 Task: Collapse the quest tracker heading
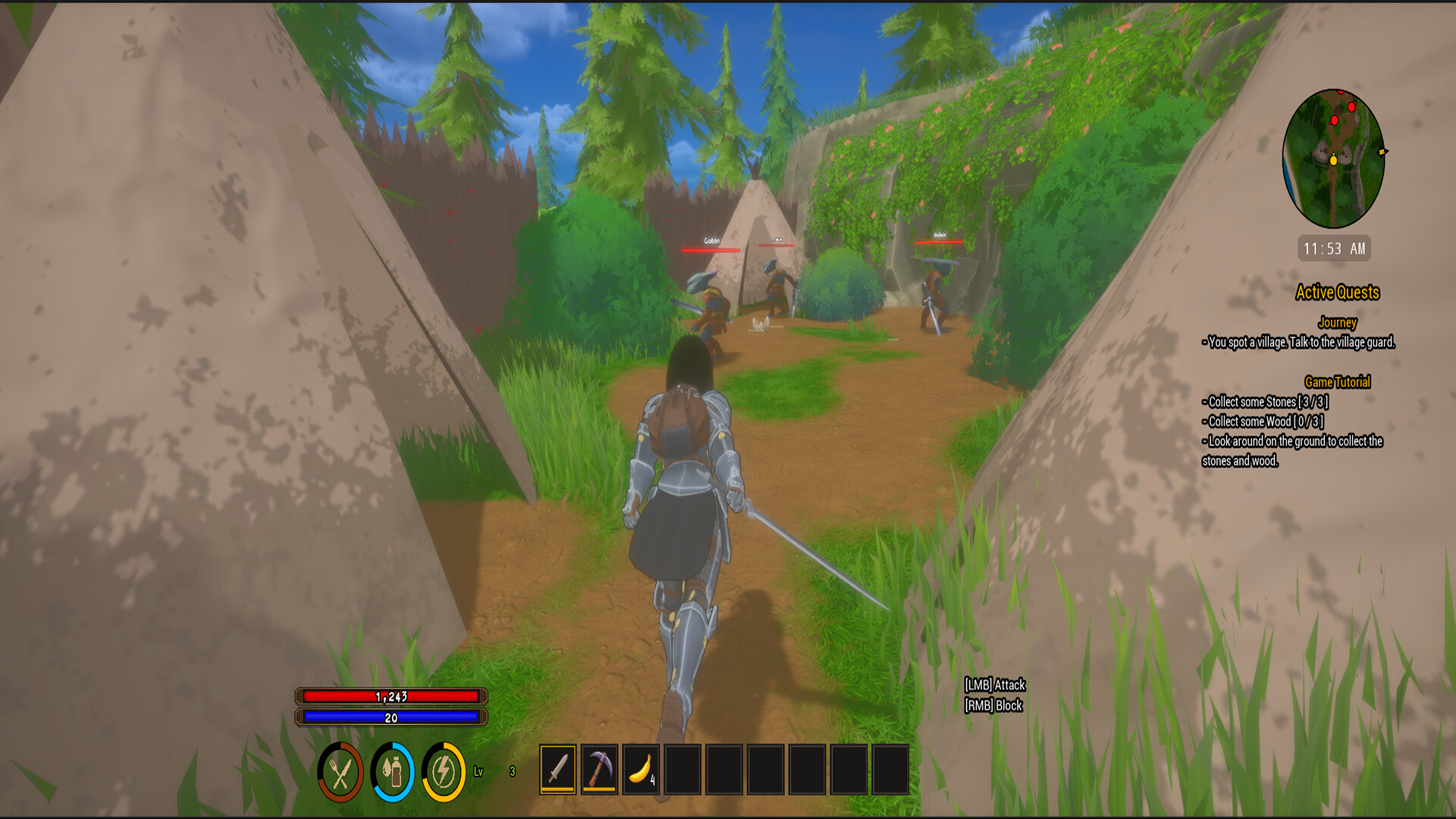point(1338,293)
